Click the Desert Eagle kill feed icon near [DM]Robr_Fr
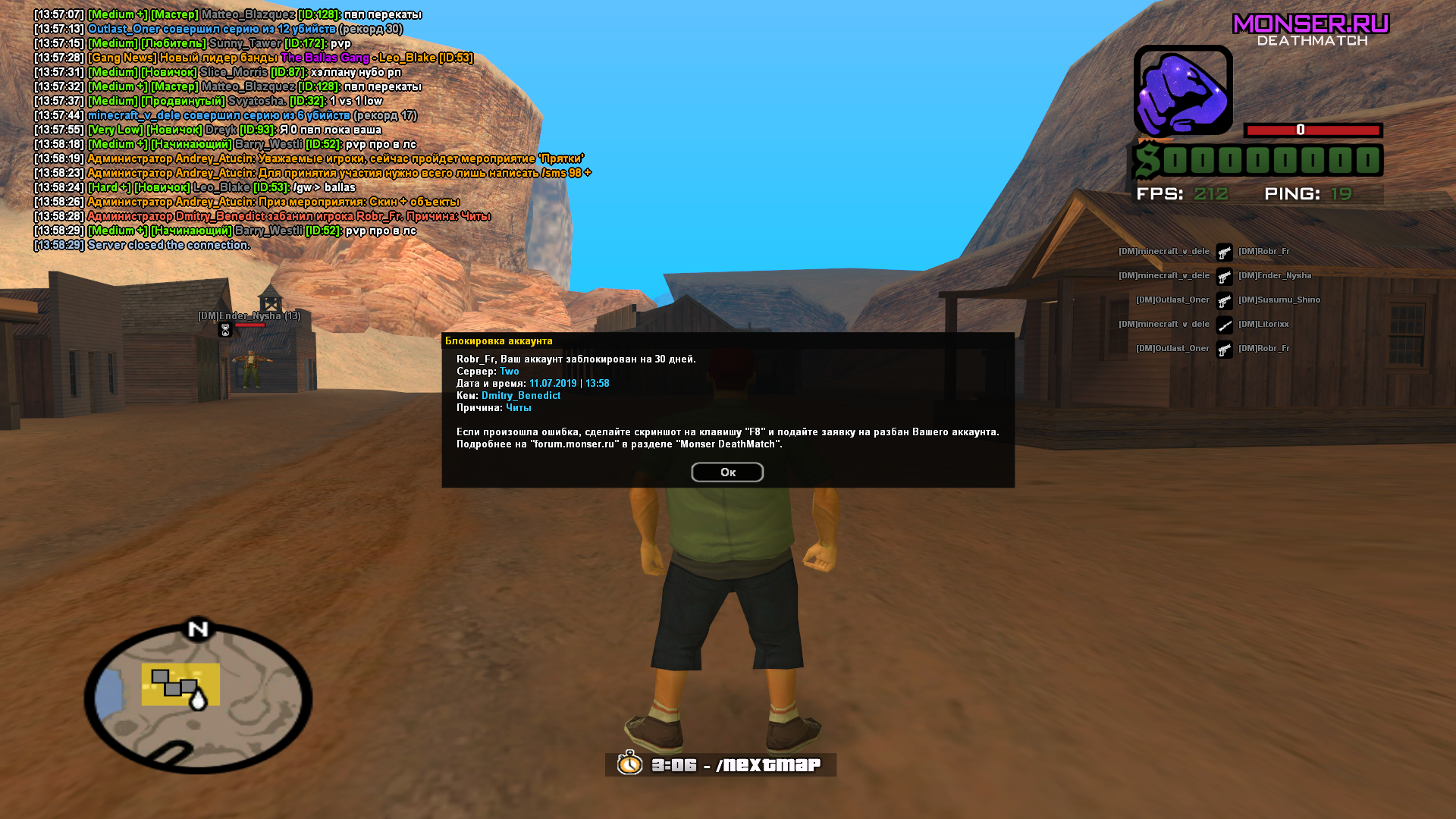Screen dimensions: 1456x819 pos(1224,251)
